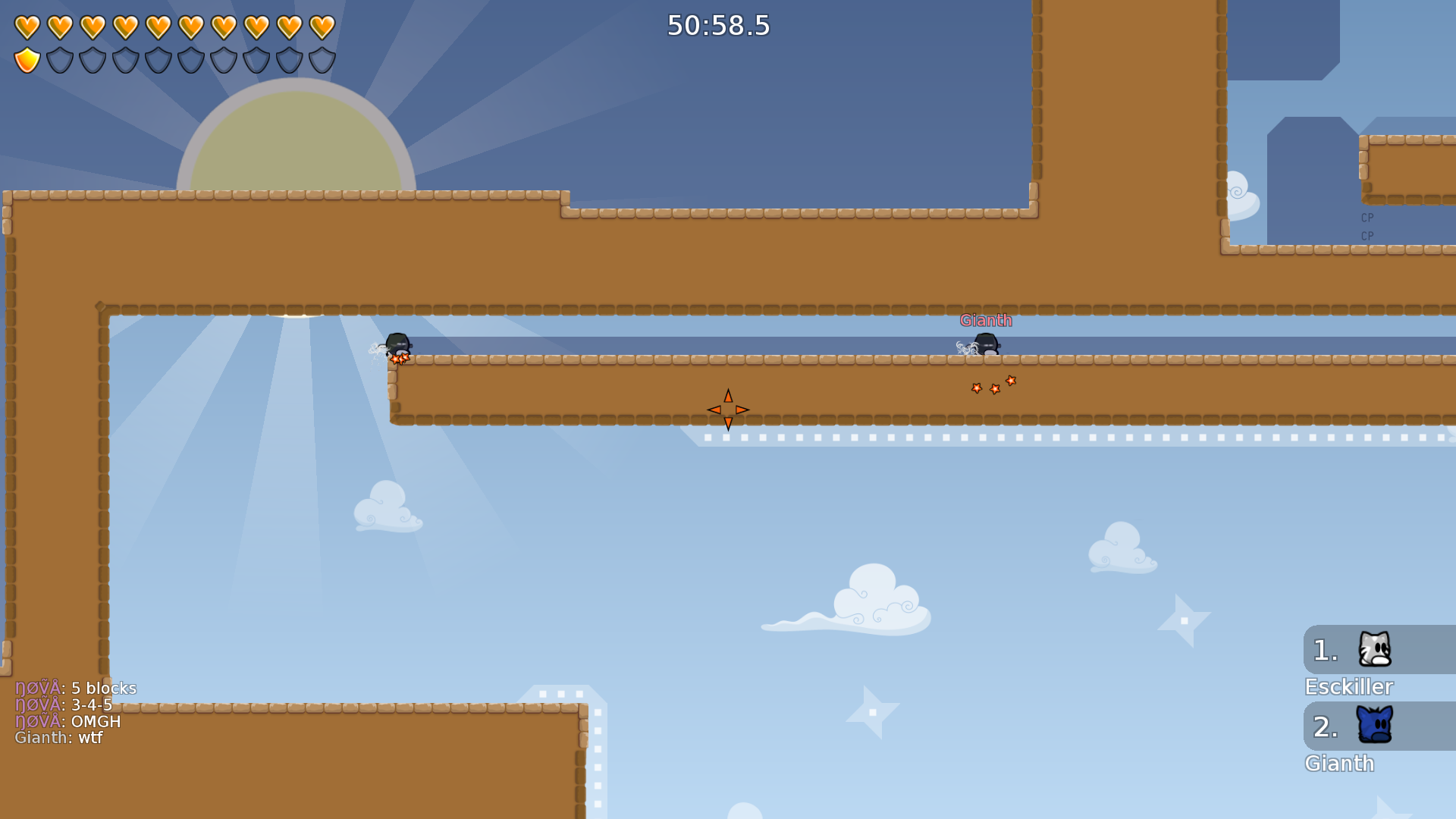This screenshot has height=819, width=1456.
Task: Click the NOVA: 3-4-5 chat message
Action: click(64, 704)
